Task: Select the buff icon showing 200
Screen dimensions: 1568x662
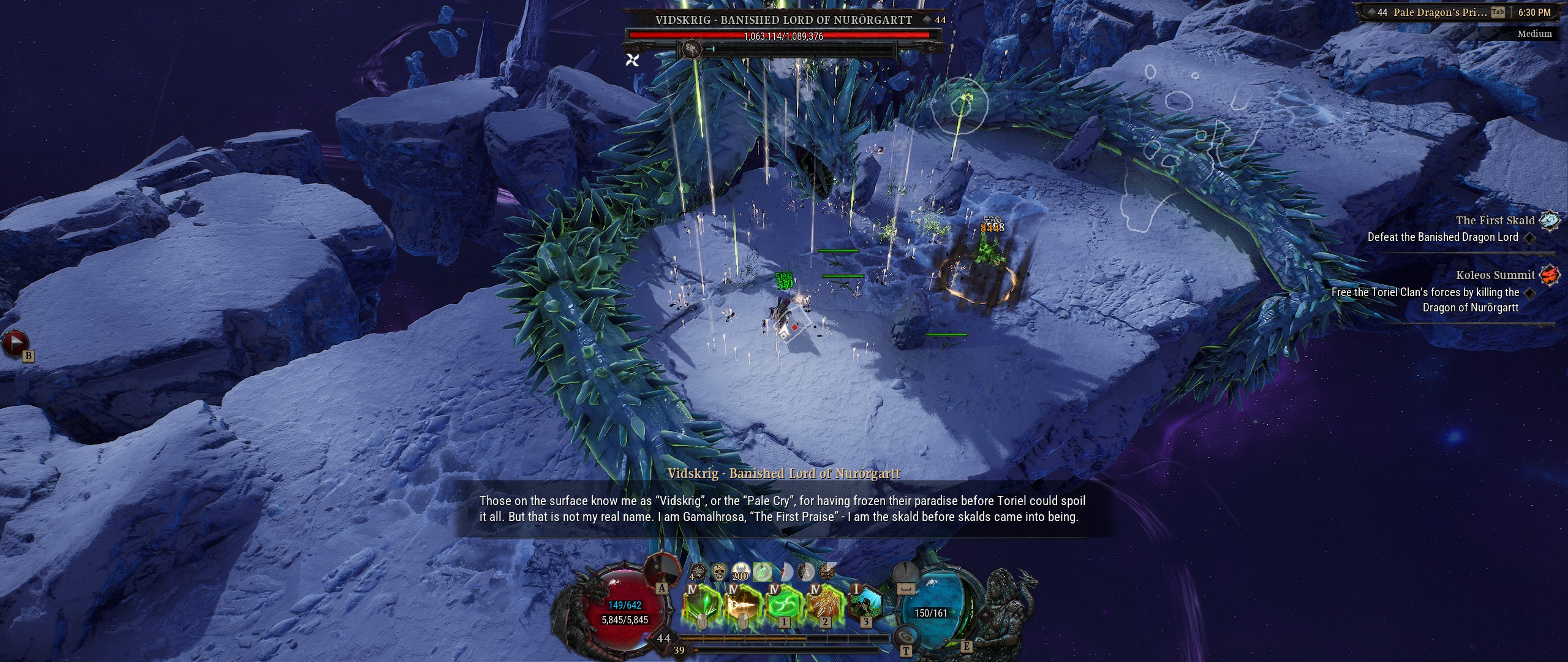Action: [x=740, y=573]
